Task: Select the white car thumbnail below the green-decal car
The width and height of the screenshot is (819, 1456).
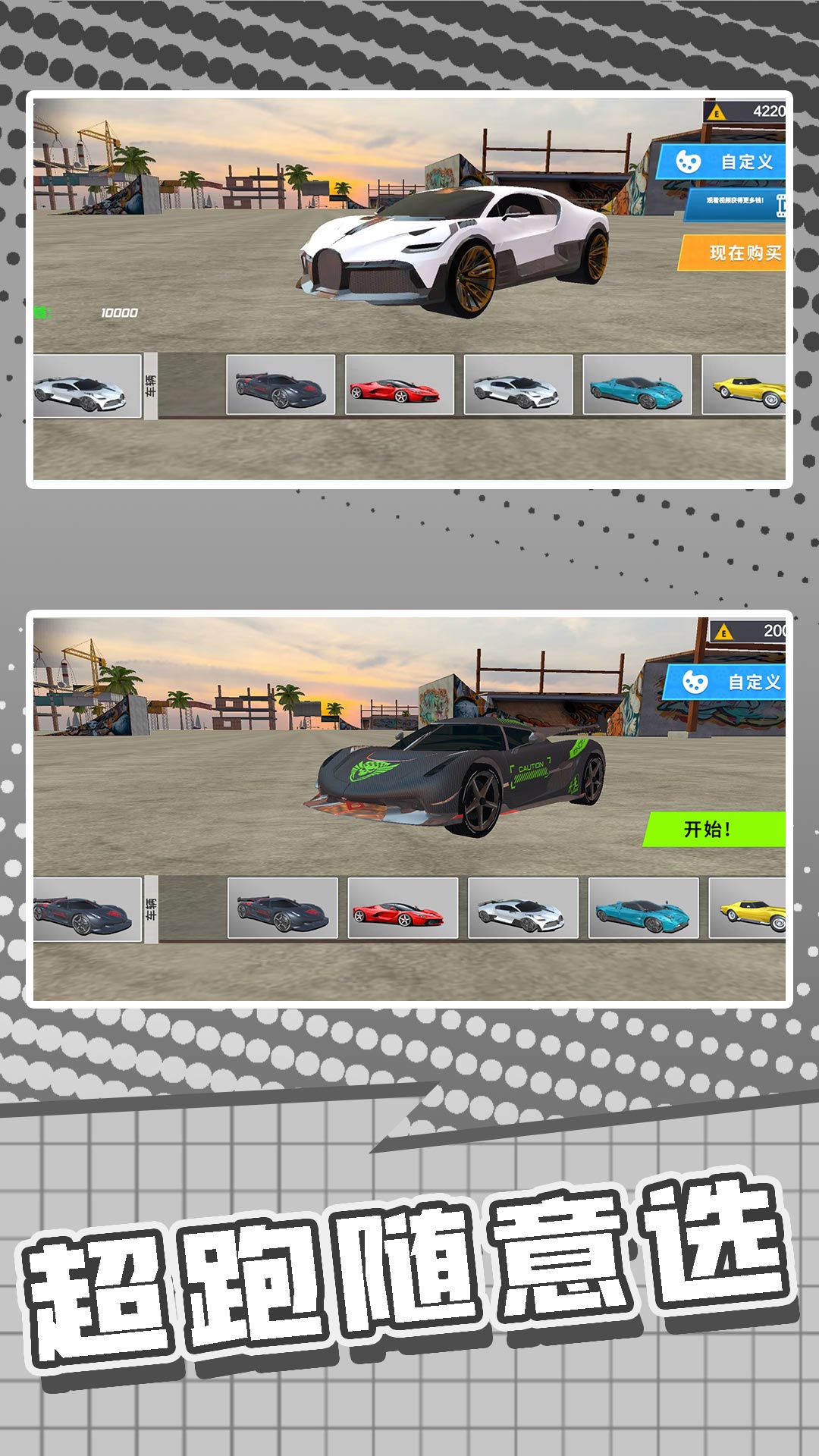Action: point(523,908)
